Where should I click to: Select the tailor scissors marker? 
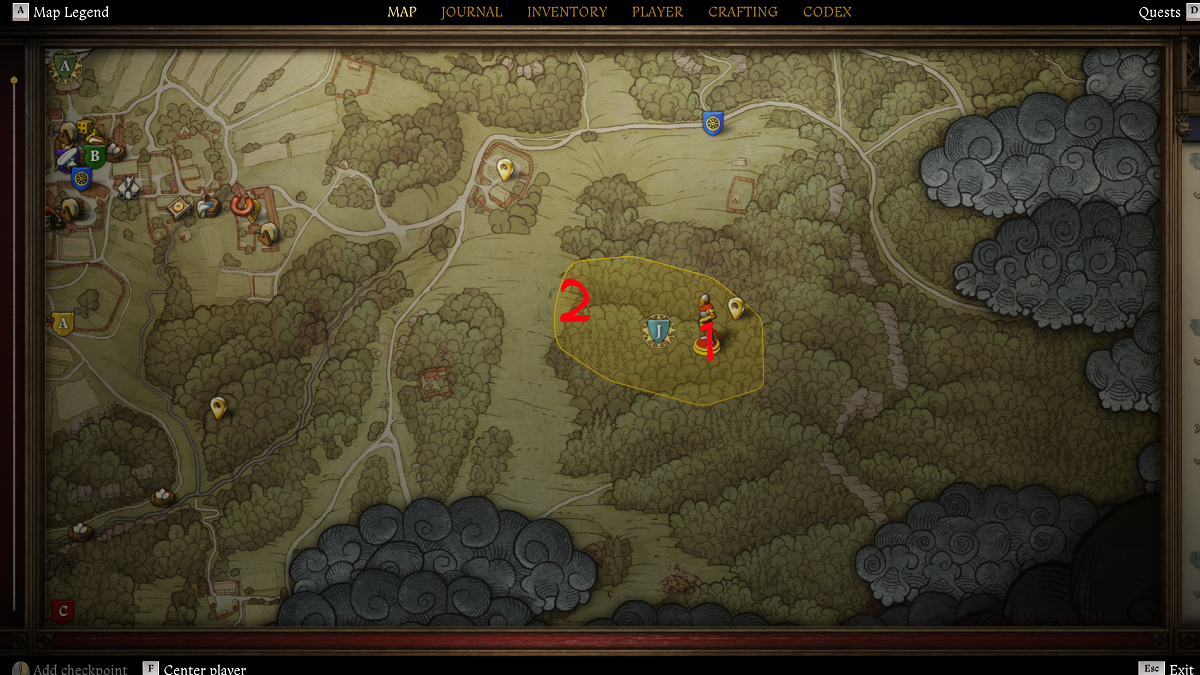click(x=129, y=187)
